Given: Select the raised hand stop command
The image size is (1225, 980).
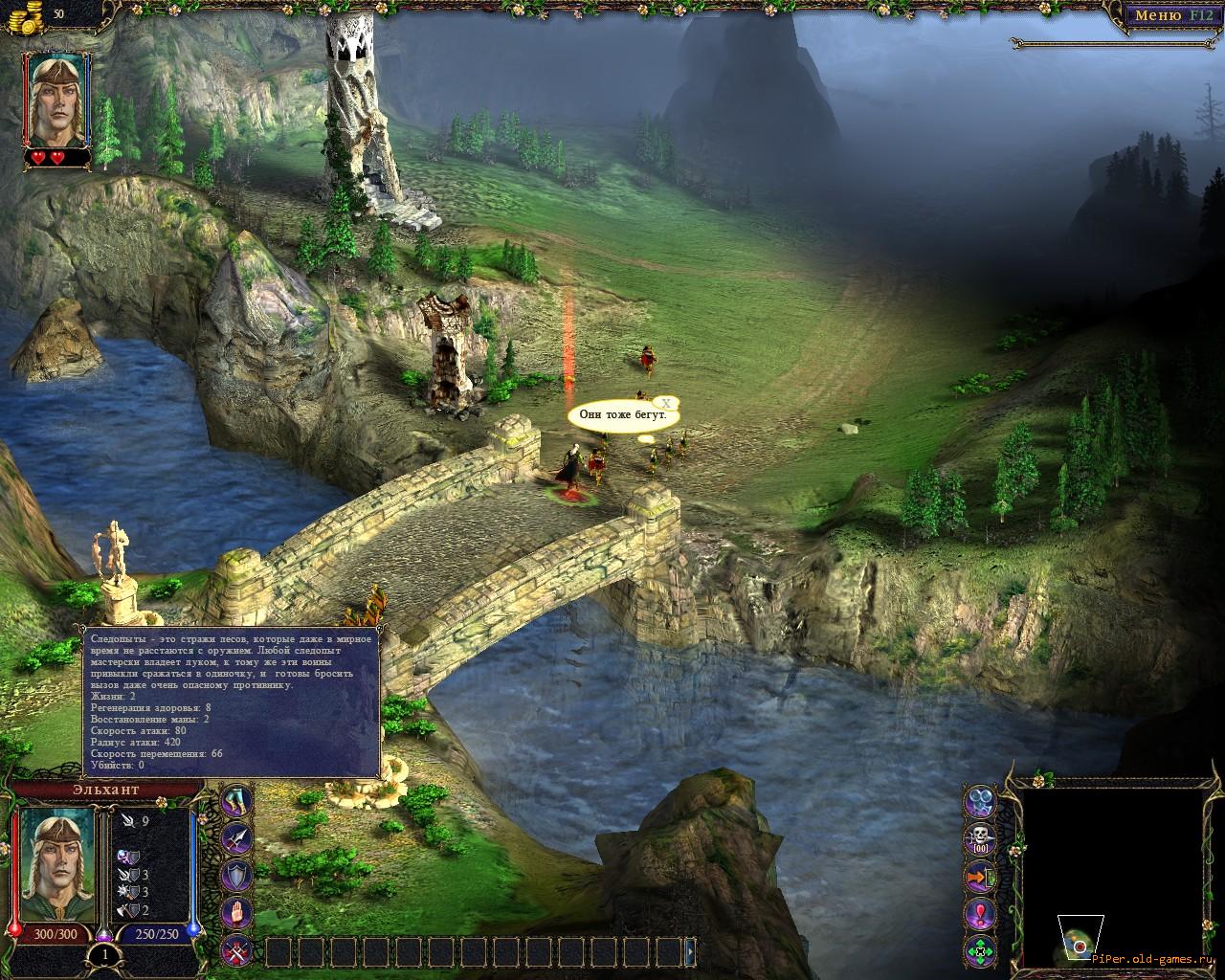Looking at the screenshot, I should 237,913.
